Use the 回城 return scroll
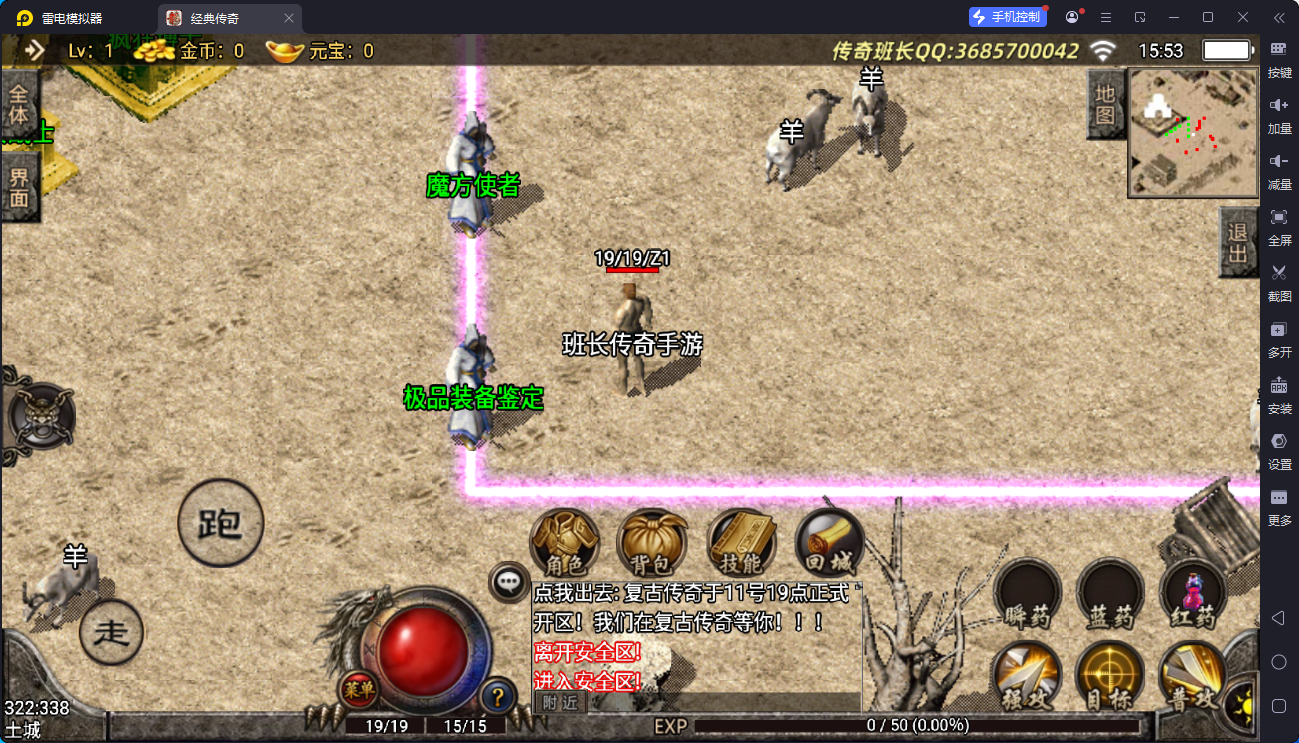 (829, 545)
